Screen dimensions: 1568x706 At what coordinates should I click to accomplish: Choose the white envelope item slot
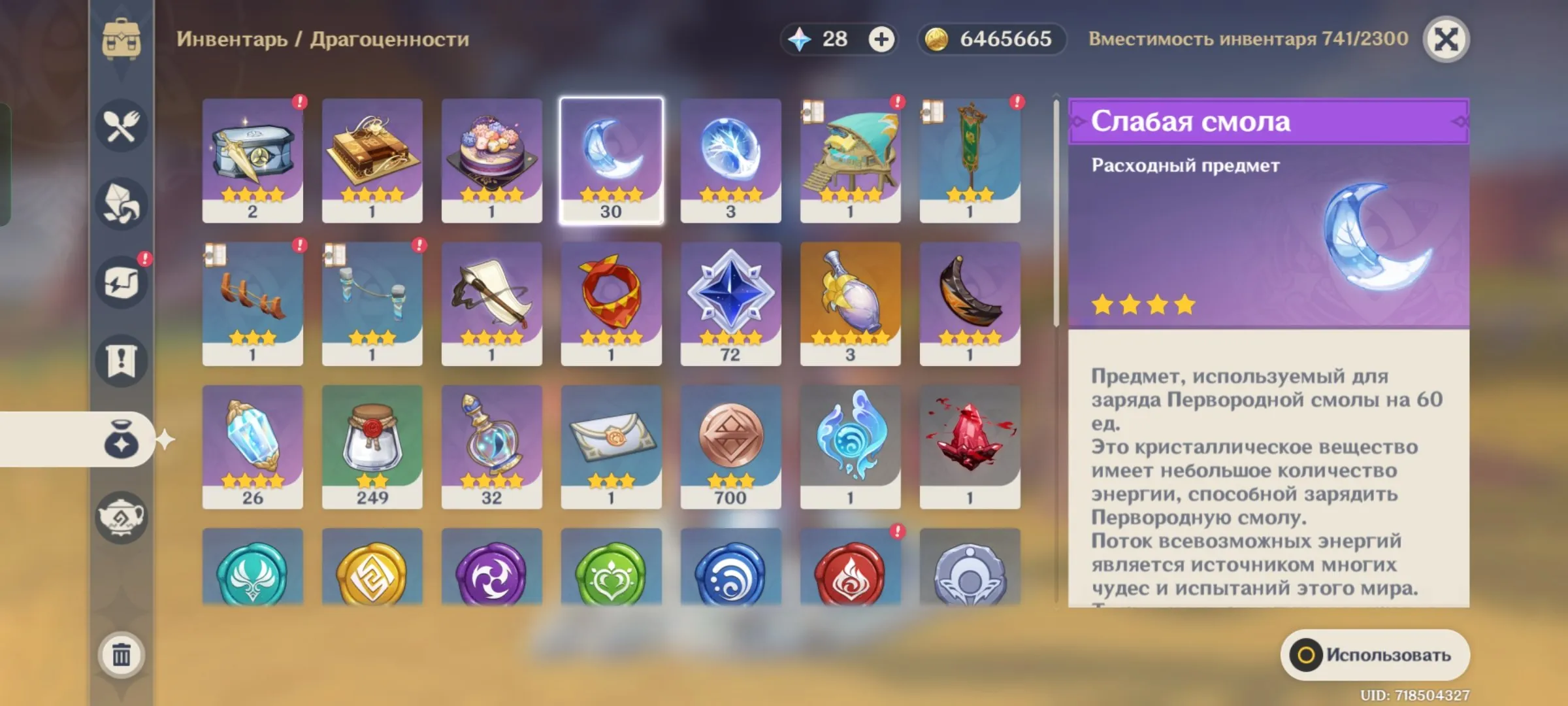611,446
